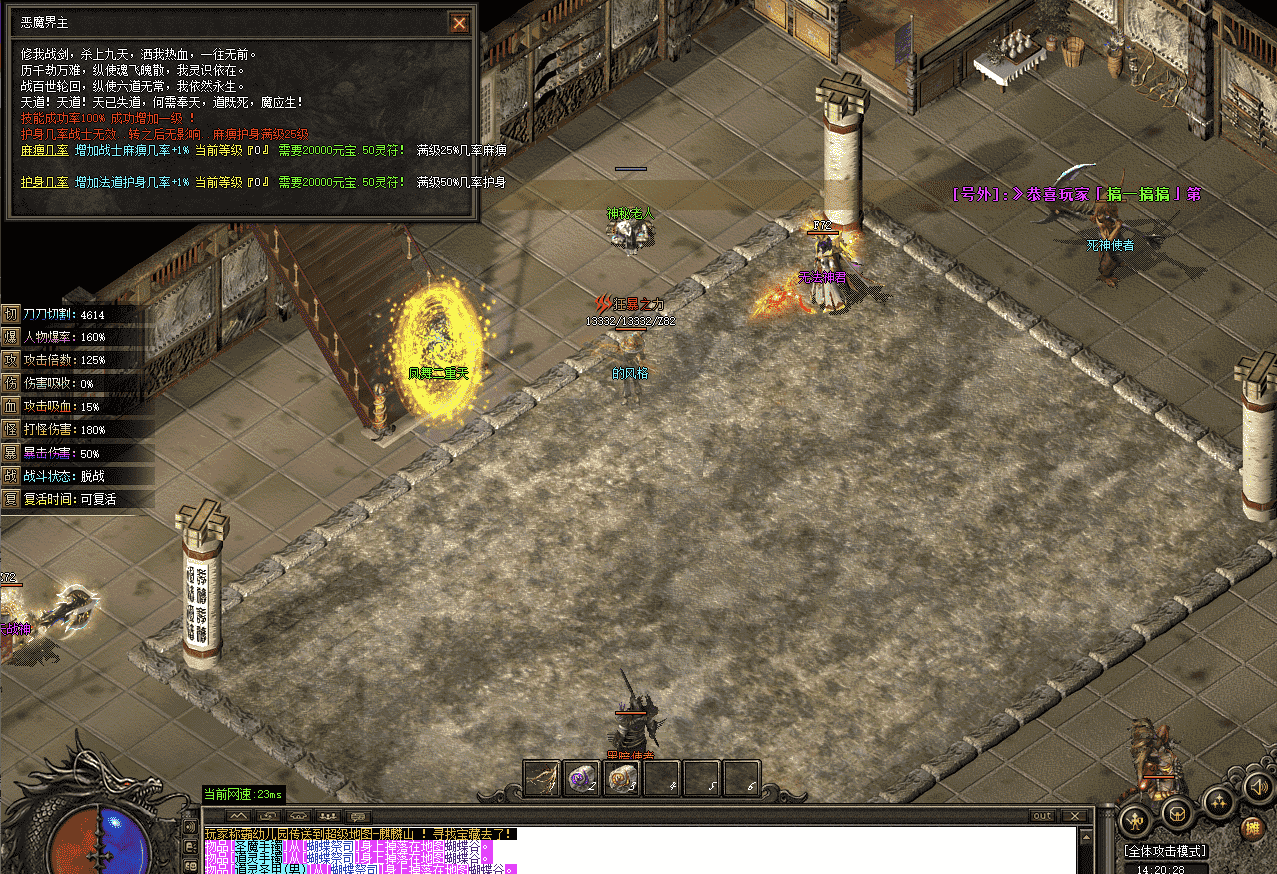This screenshot has height=874, width=1277.
Task: Use the hotbar slot one item
Action: tap(542, 779)
